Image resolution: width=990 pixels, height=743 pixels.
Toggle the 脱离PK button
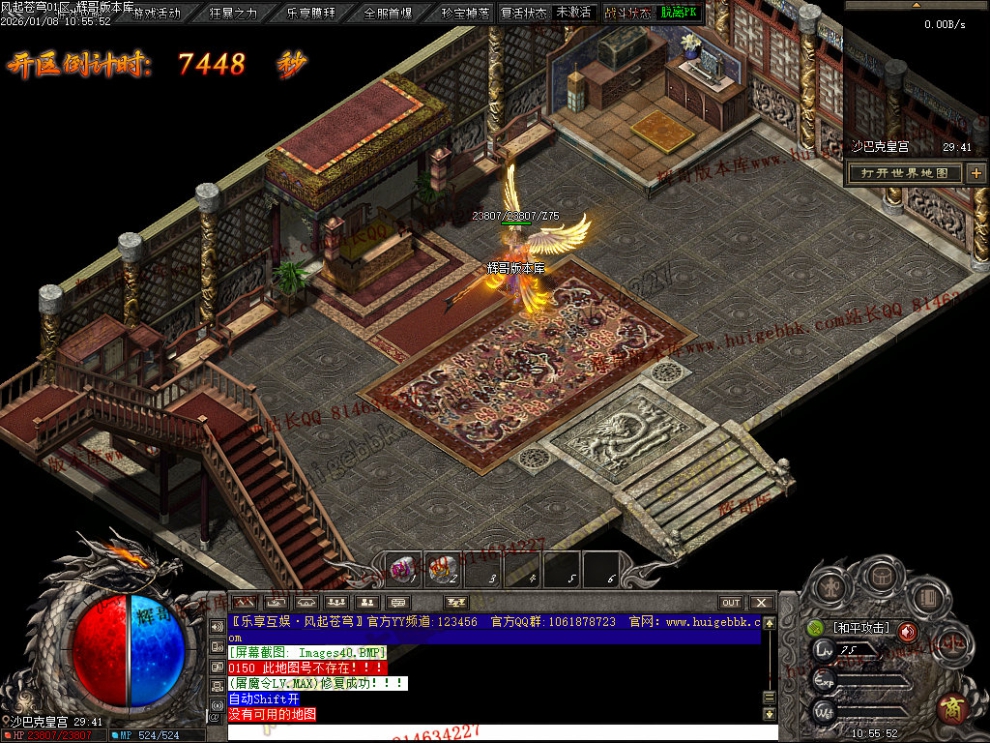coord(682,13)
